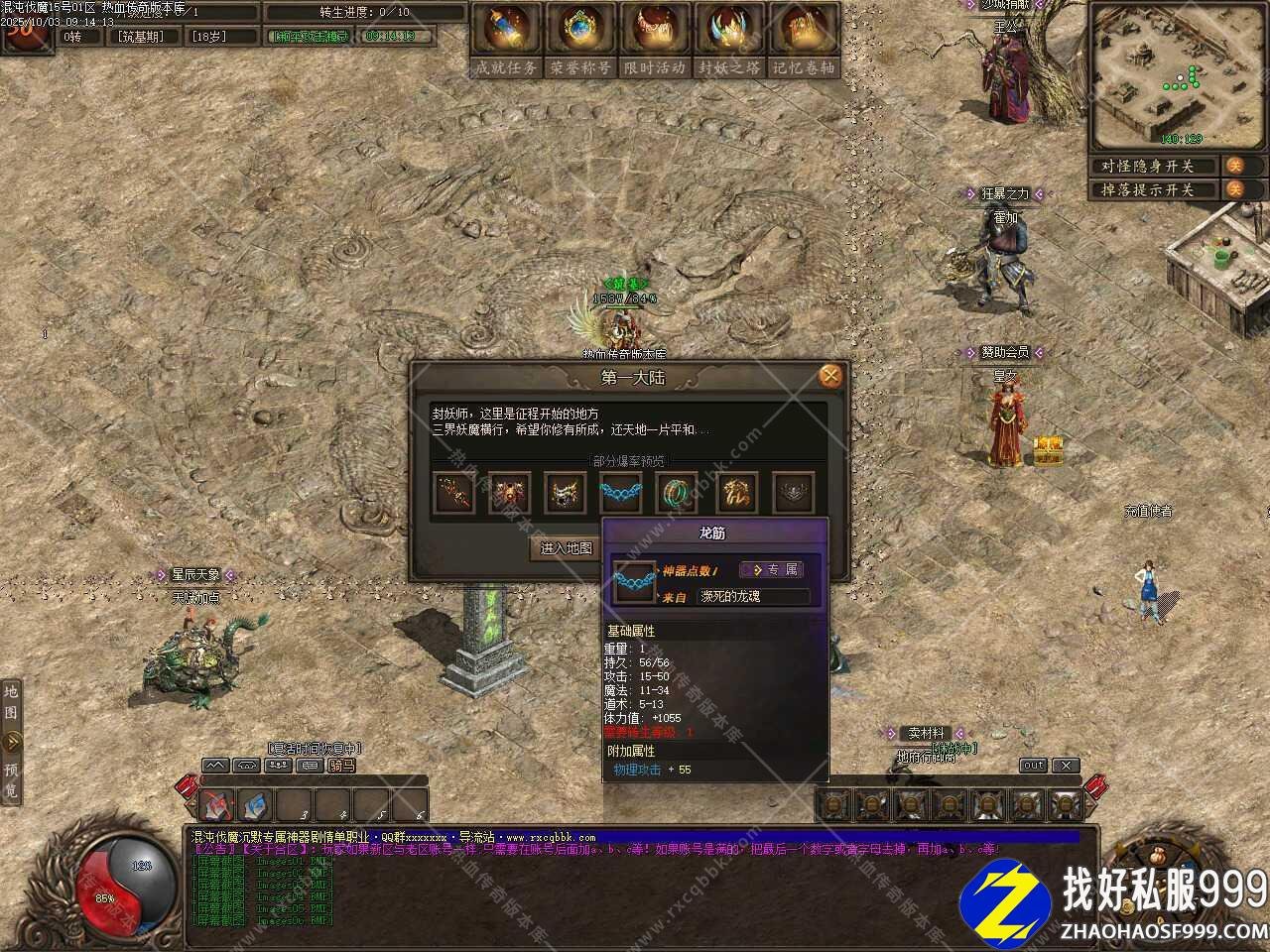Expand the 地图预览 side tab
This screenshot has width=1270, height=952.
[x=12, y=739]
